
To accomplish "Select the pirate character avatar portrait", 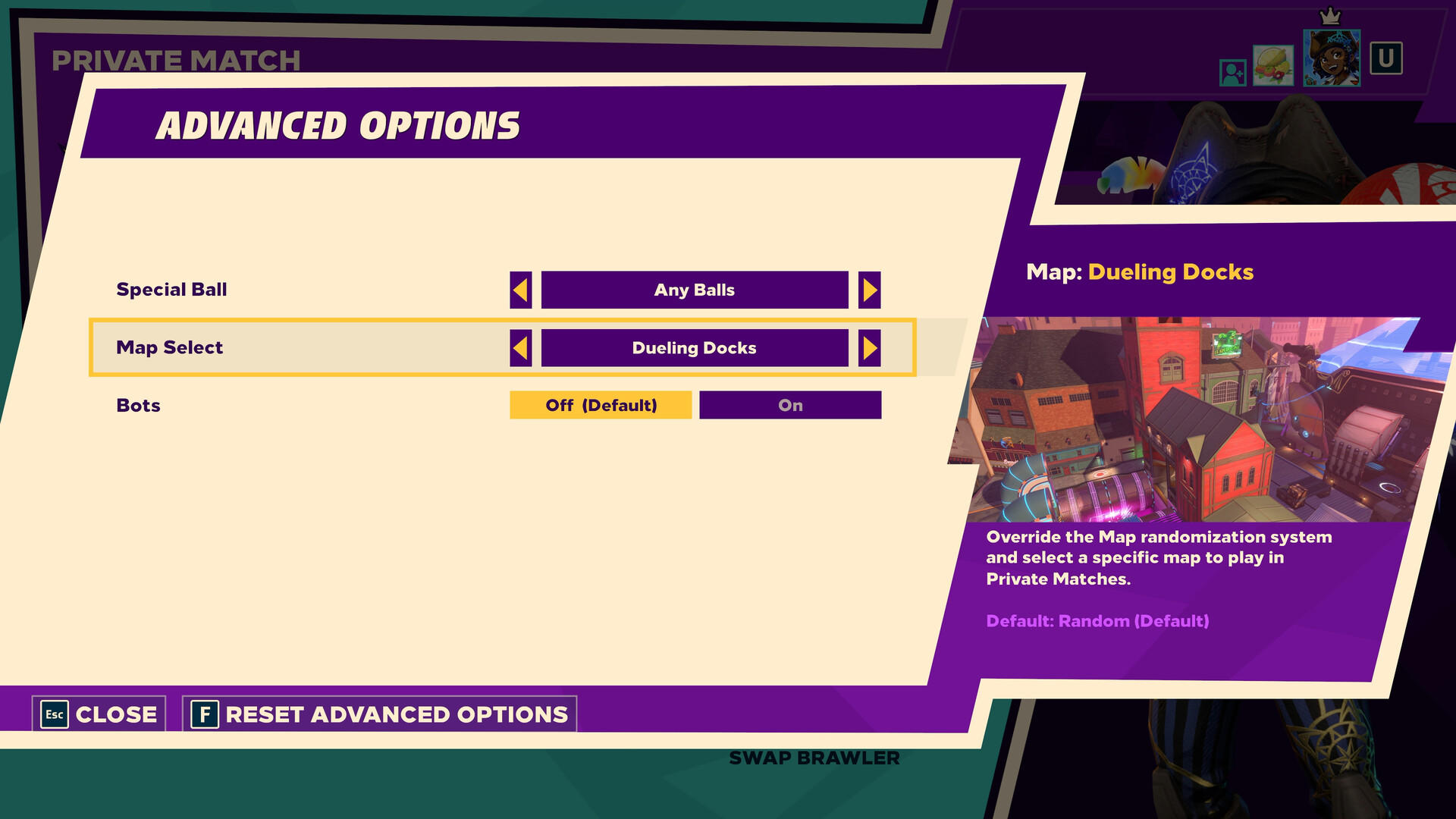I will [x=1332, y=57].
